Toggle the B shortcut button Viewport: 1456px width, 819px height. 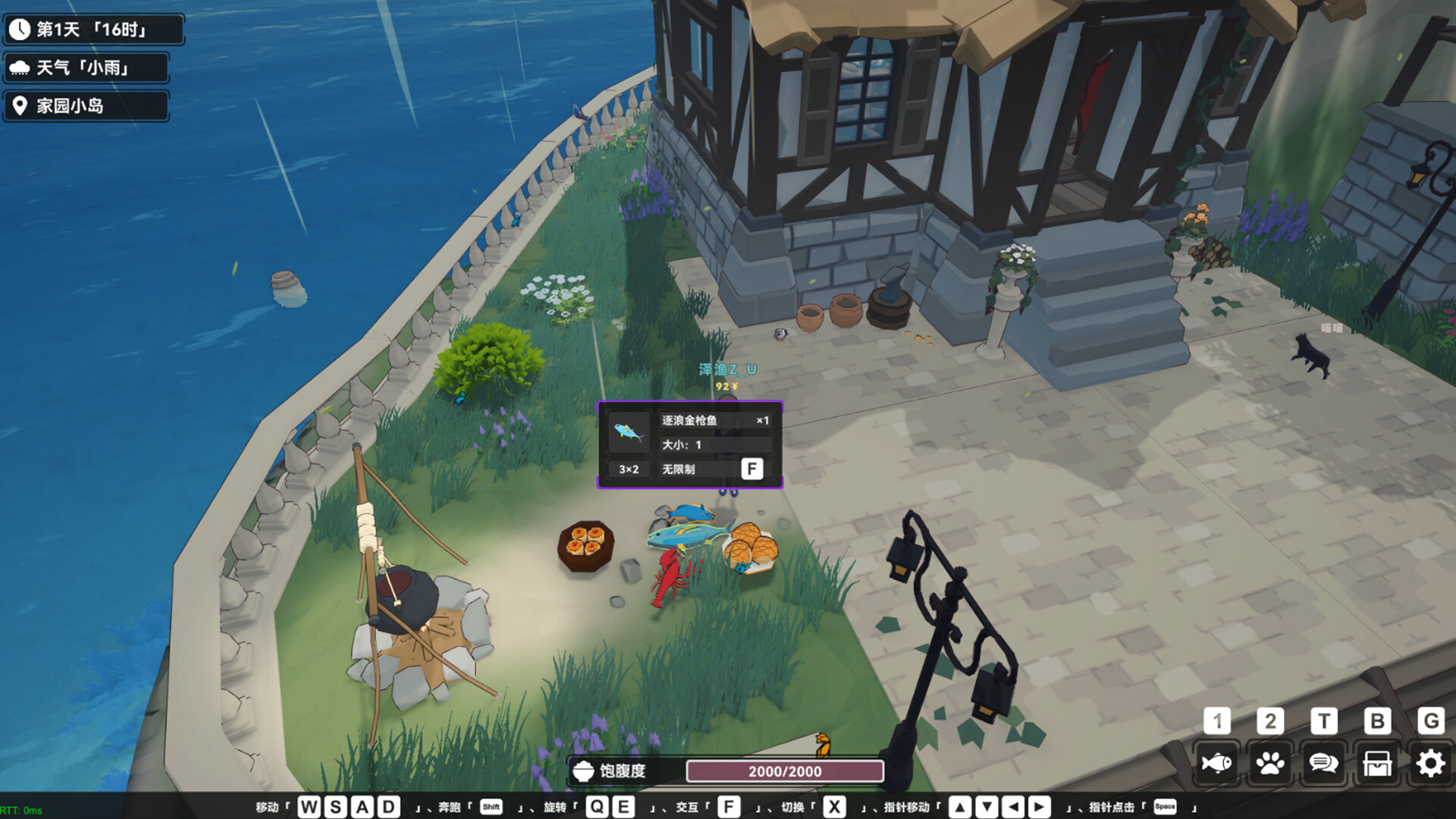[1377, 720]
